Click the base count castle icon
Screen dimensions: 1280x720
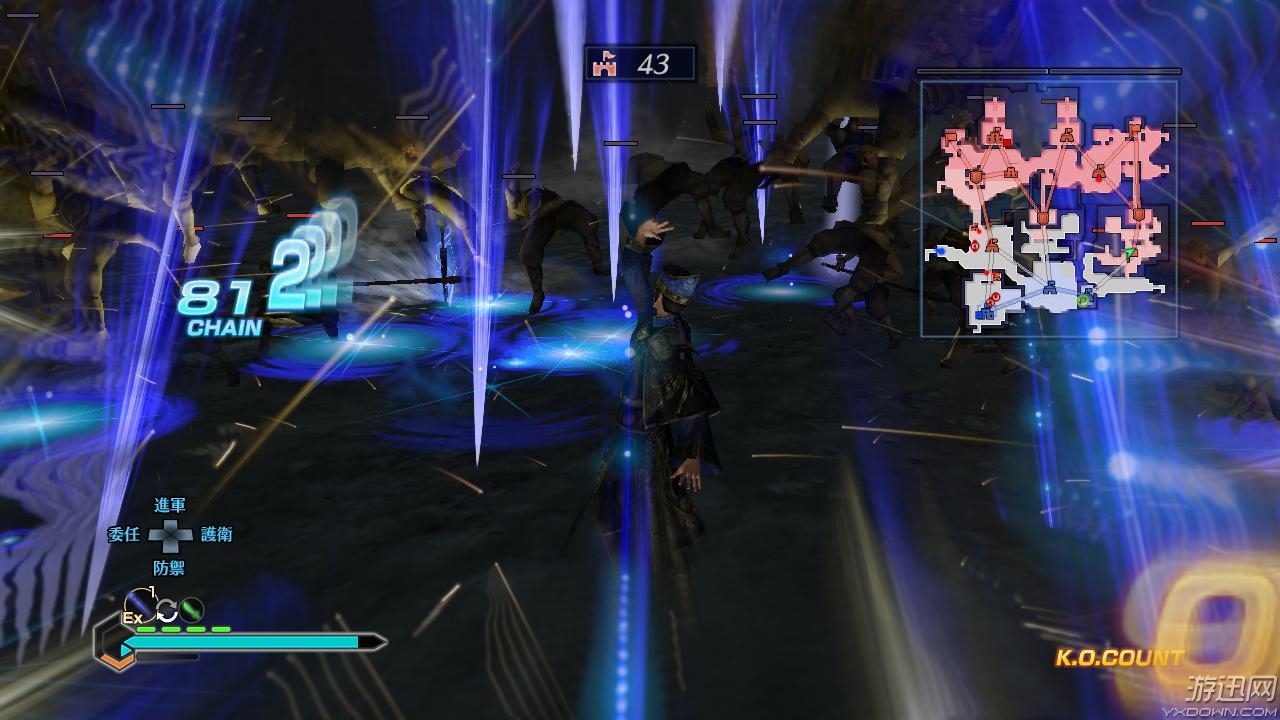(603, 64)
